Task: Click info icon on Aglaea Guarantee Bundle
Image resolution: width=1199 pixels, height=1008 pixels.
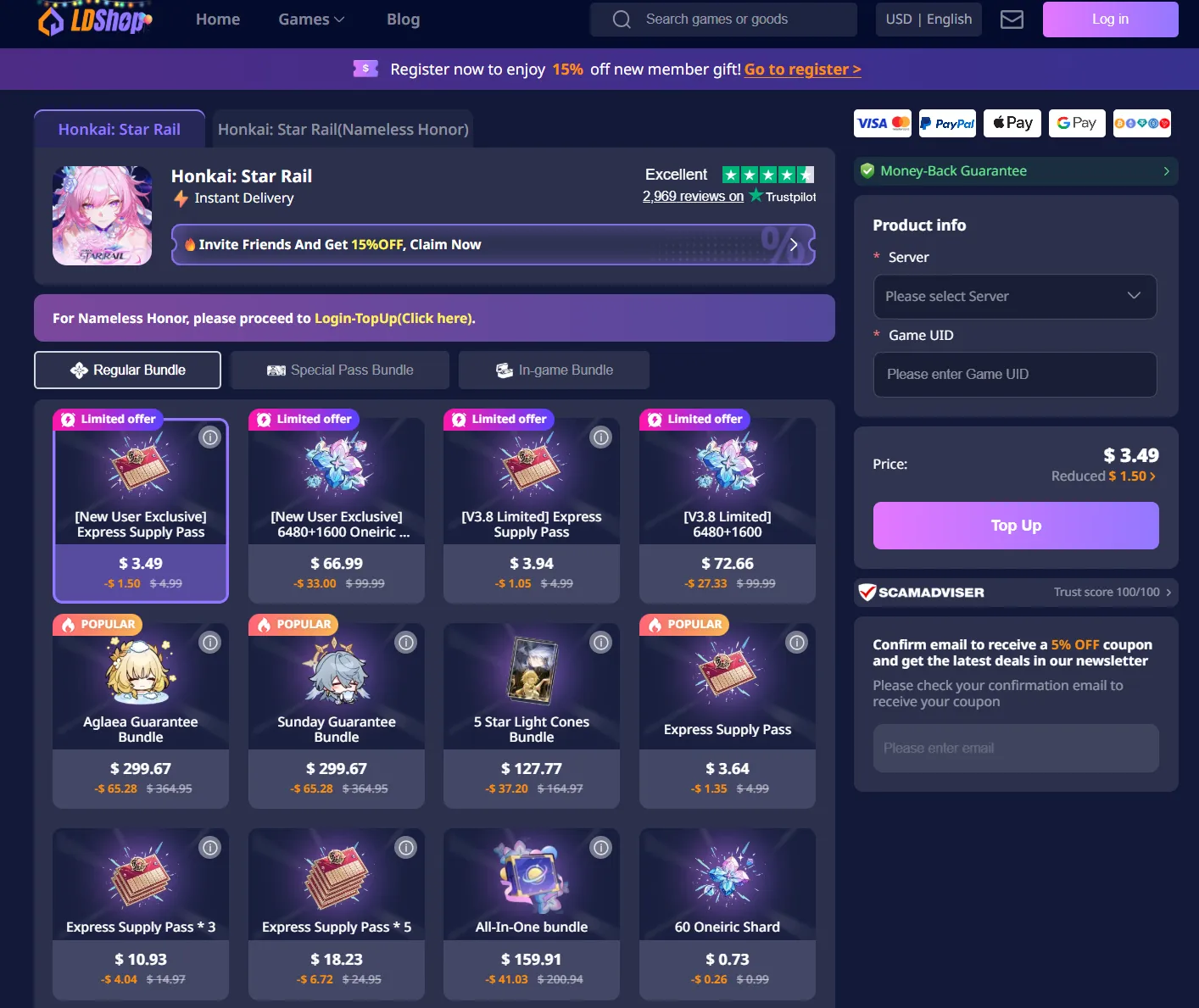Action: click(209, 642)
